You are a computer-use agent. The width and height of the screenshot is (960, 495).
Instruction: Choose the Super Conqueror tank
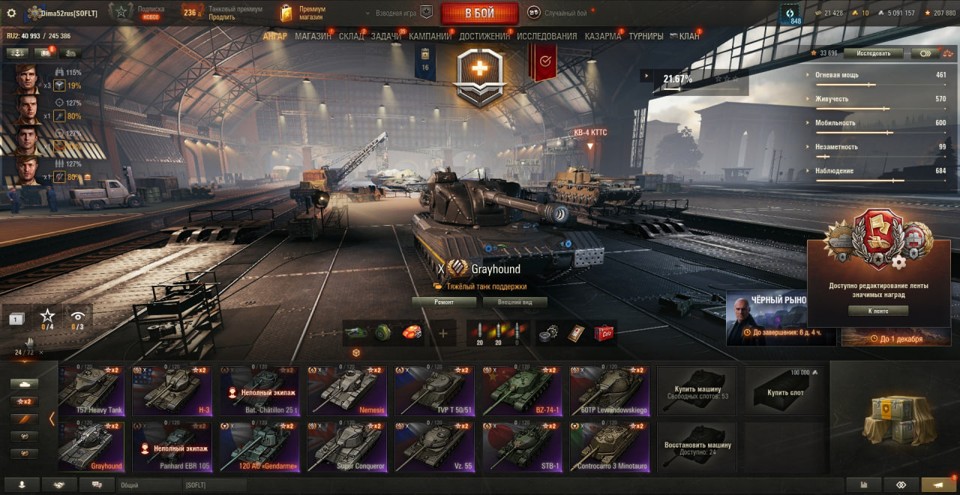(346, 445)
